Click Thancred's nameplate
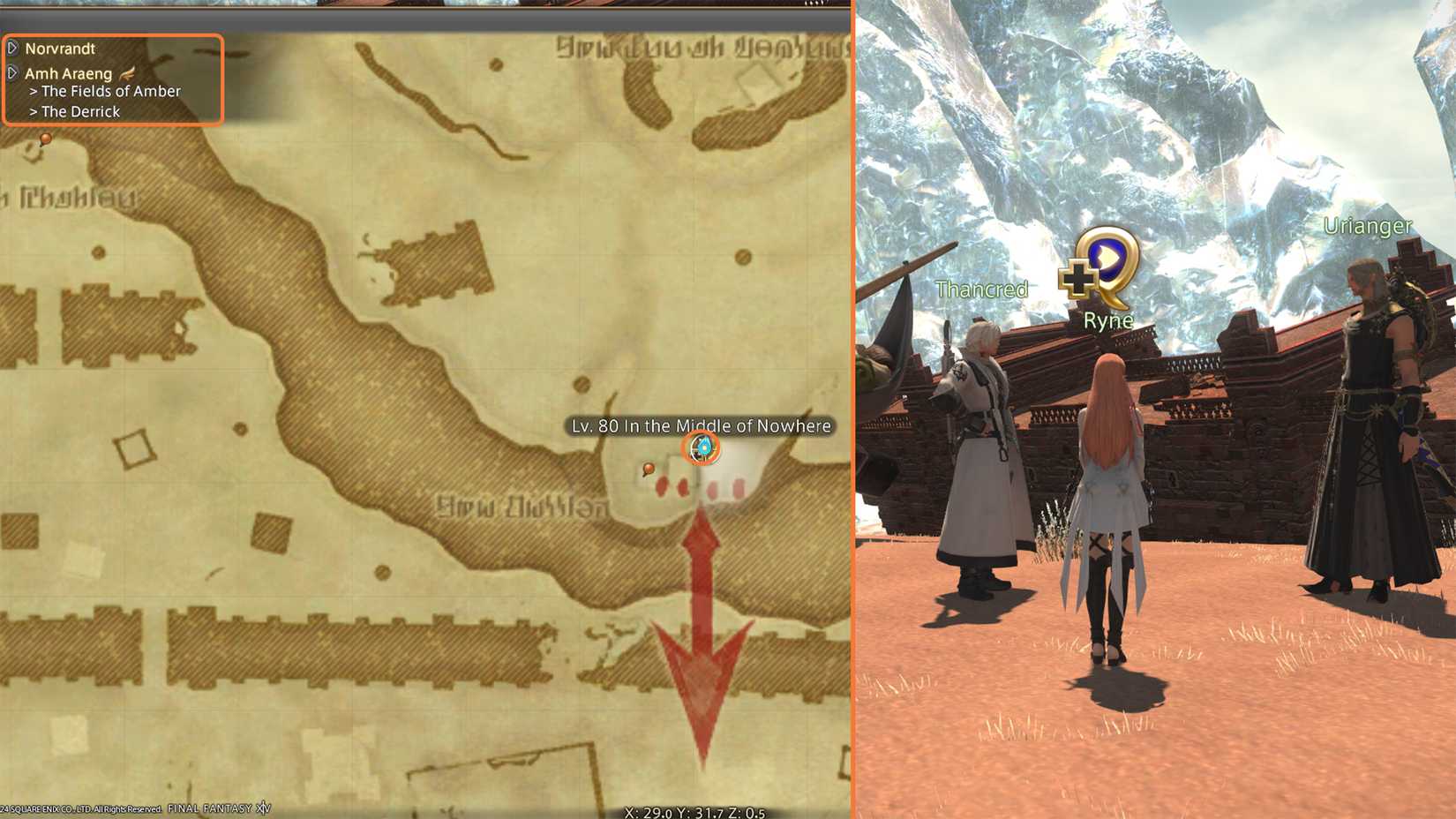The image size is (1456, 819). click(979, 289)
